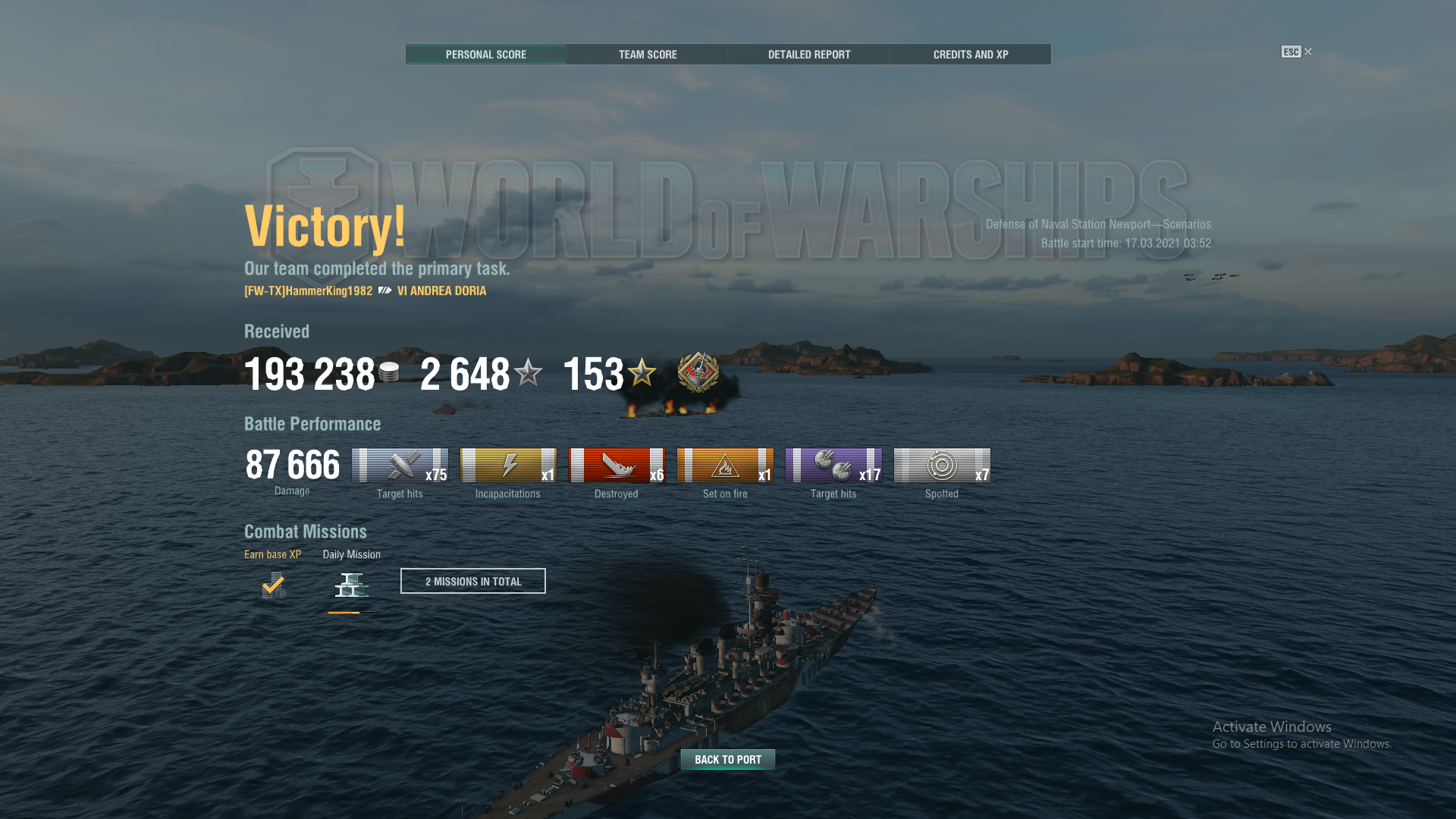View the Credits and XP tab
The height and width of the screenshot is (819, 1456).
(x=971, y=55)
